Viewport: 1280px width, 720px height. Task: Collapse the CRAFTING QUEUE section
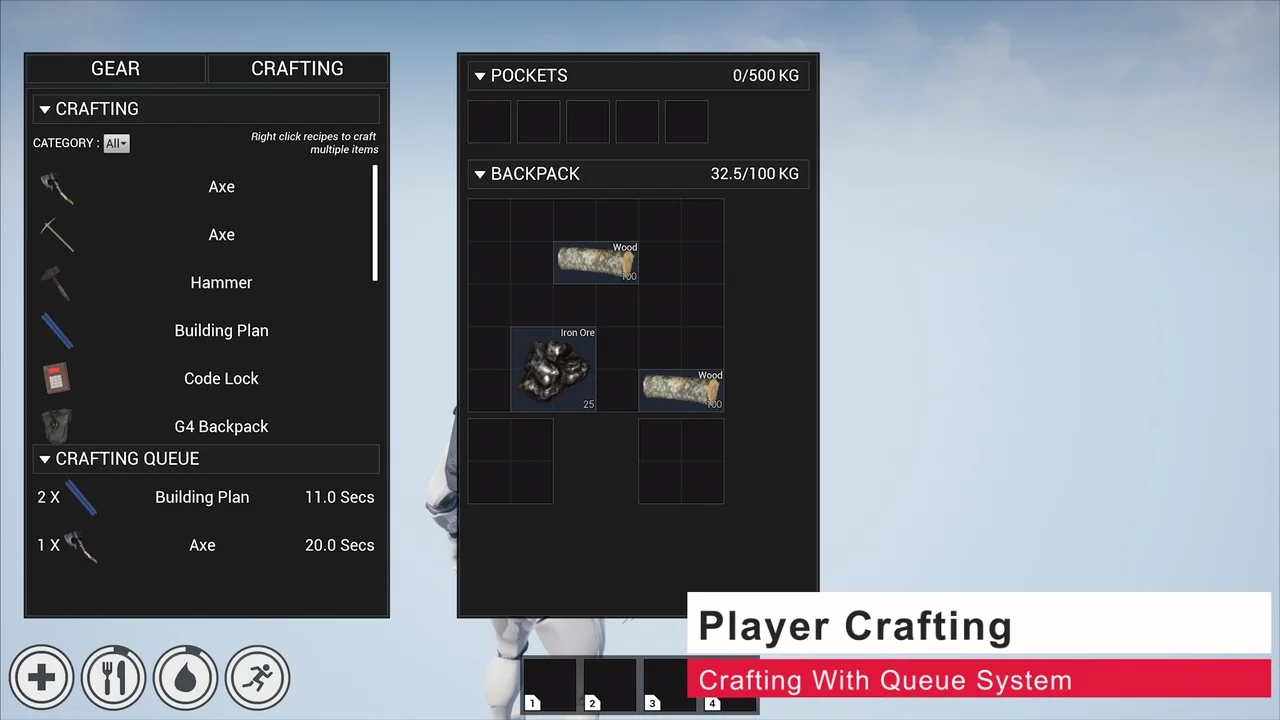(x=45, y=458)
